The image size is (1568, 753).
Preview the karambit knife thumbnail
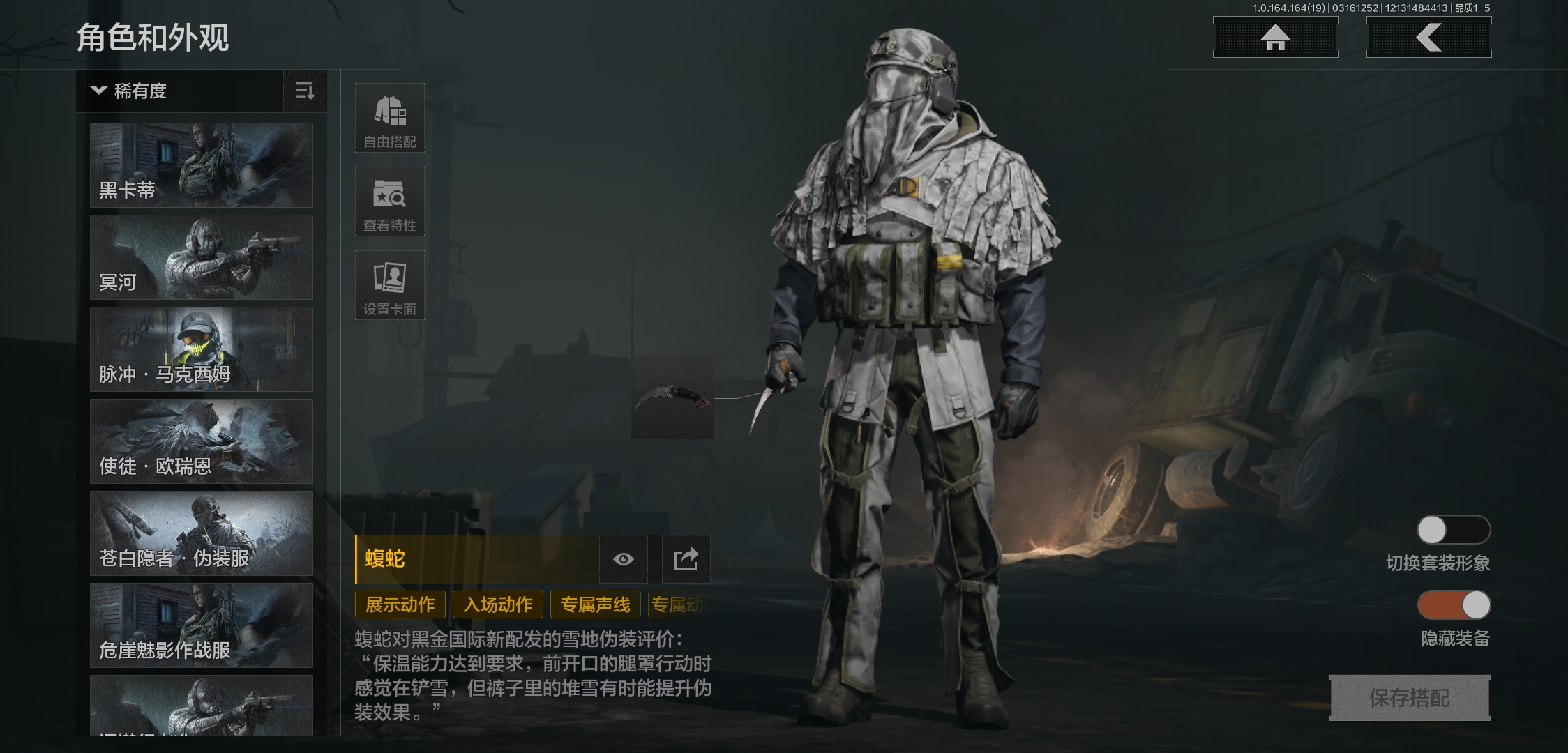(x=672, y=398)
